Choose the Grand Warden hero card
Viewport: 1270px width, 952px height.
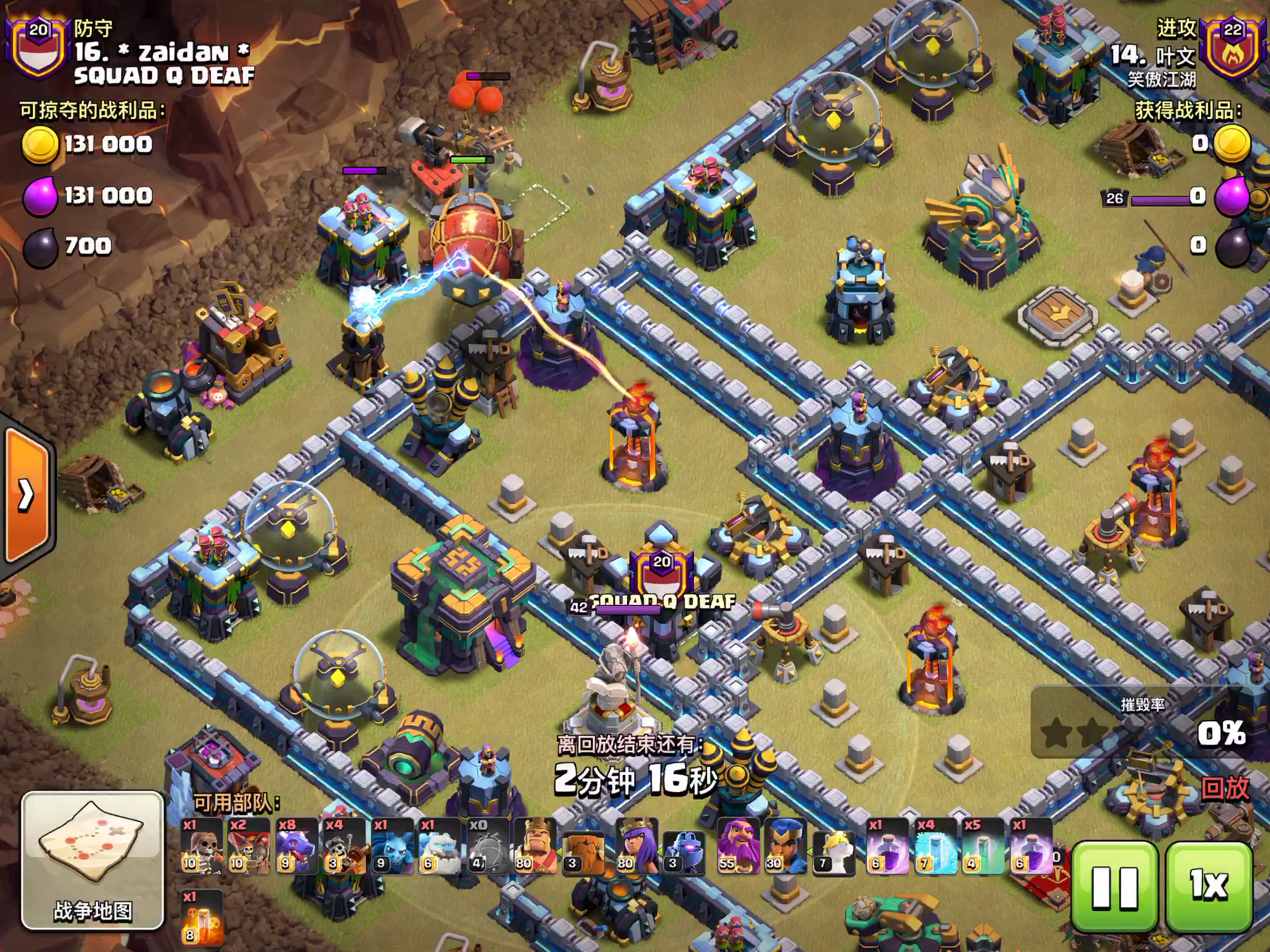[738, 846]
